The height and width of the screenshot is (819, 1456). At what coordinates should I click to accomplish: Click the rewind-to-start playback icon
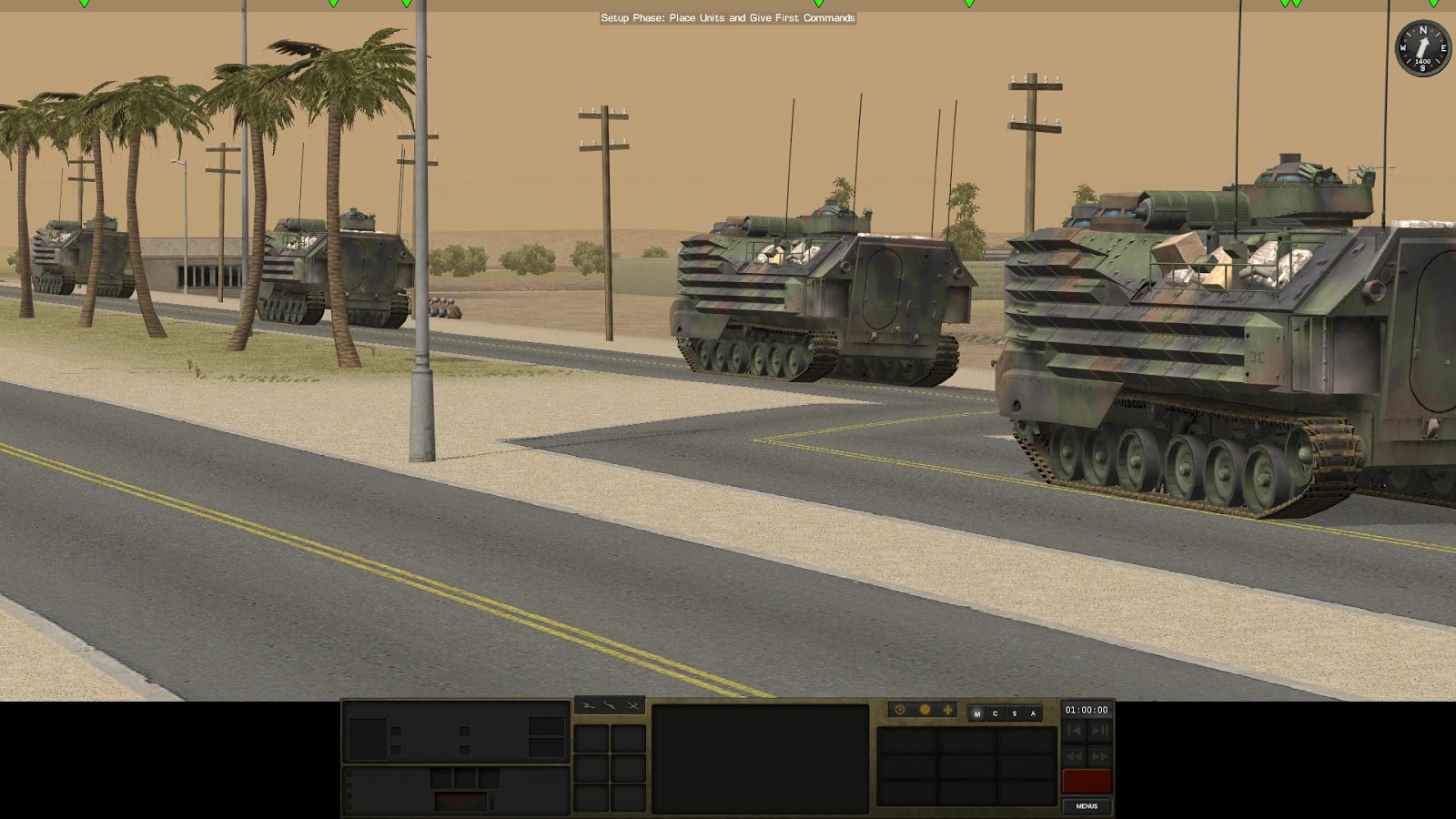coord(1074,731)
